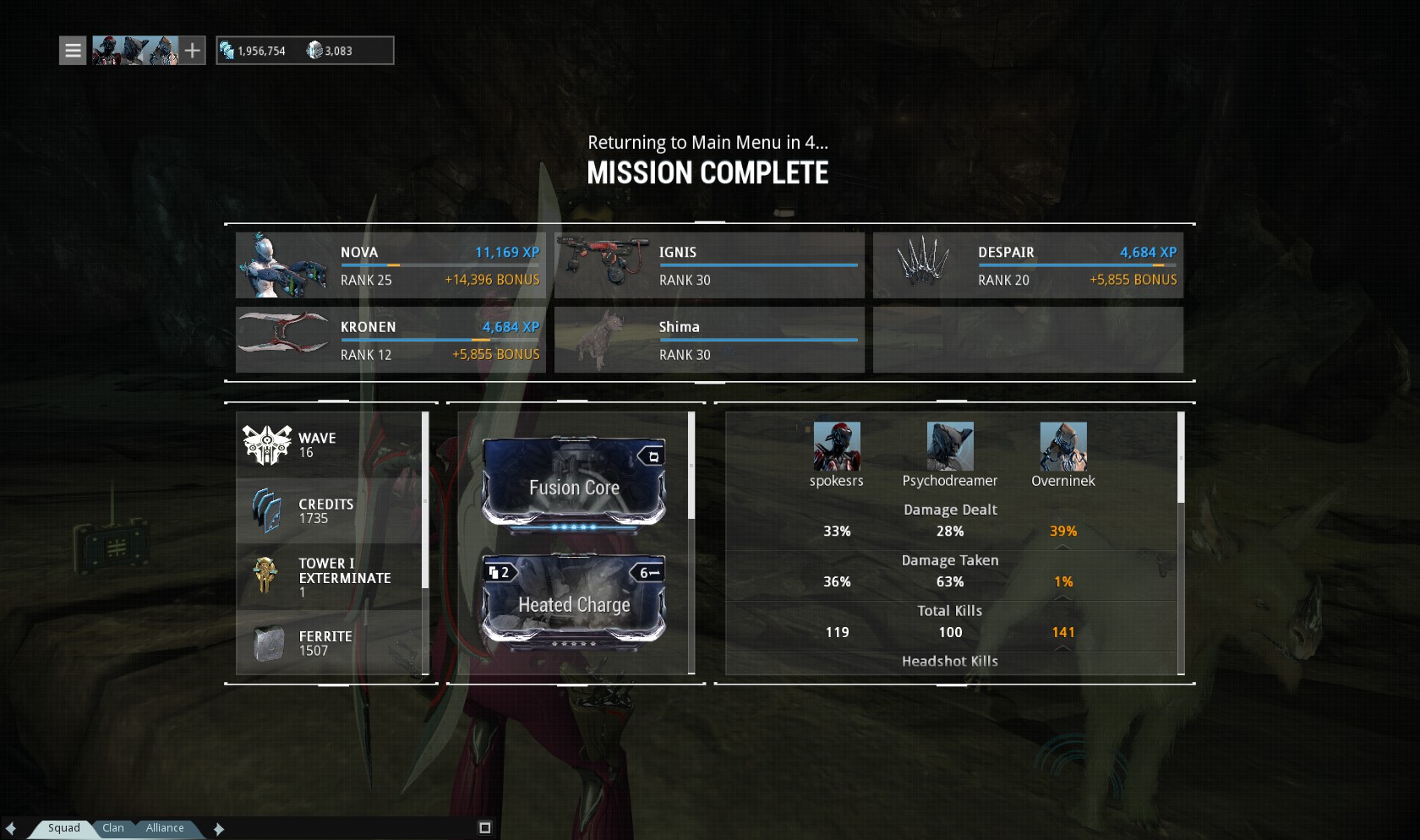Switch to the Alliance chat tab
1420x840 pixels.
coord(165,828)
